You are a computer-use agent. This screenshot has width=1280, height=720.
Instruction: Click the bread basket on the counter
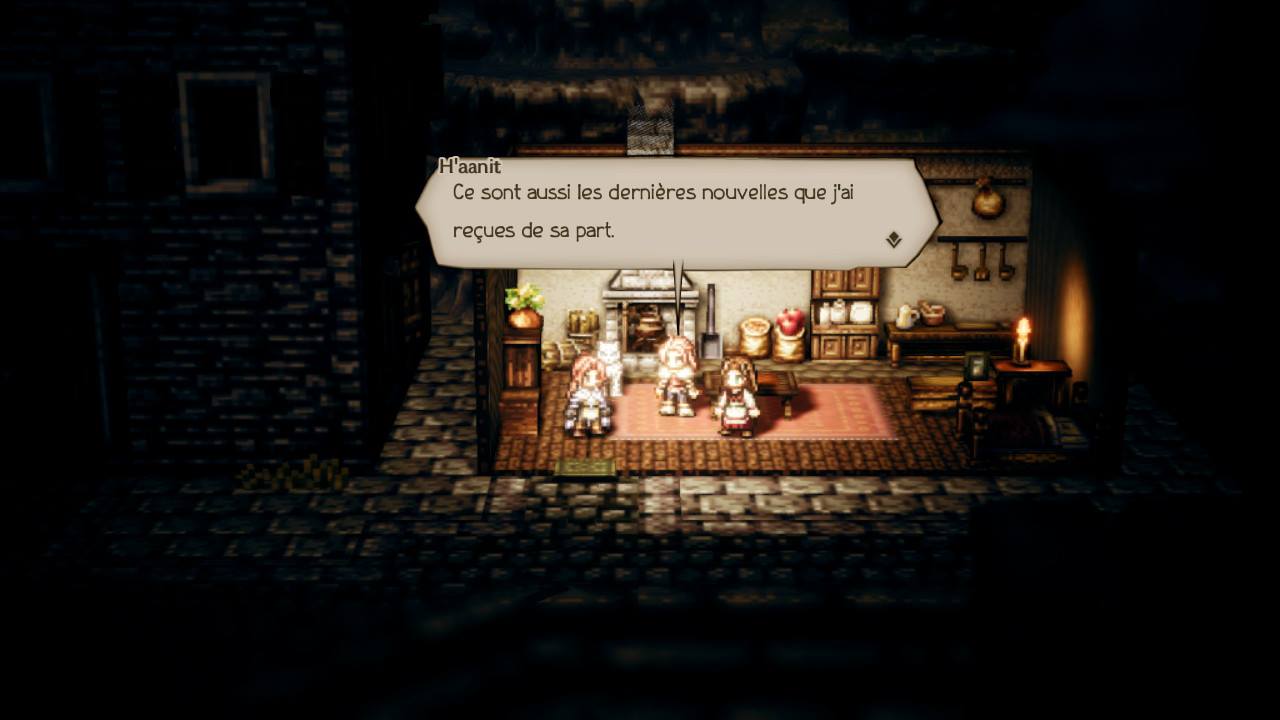932,313
